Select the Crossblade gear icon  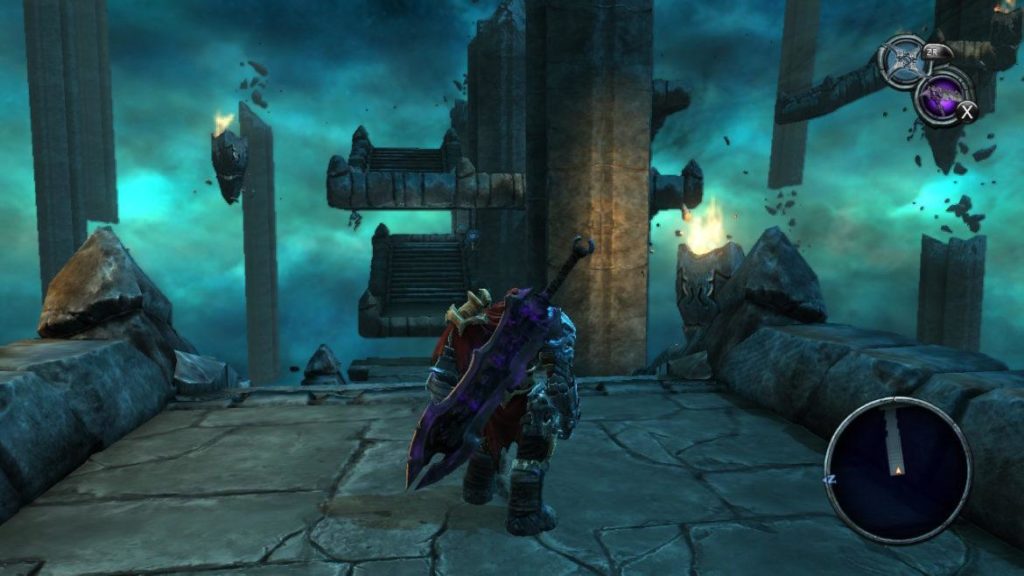[905, 60]
